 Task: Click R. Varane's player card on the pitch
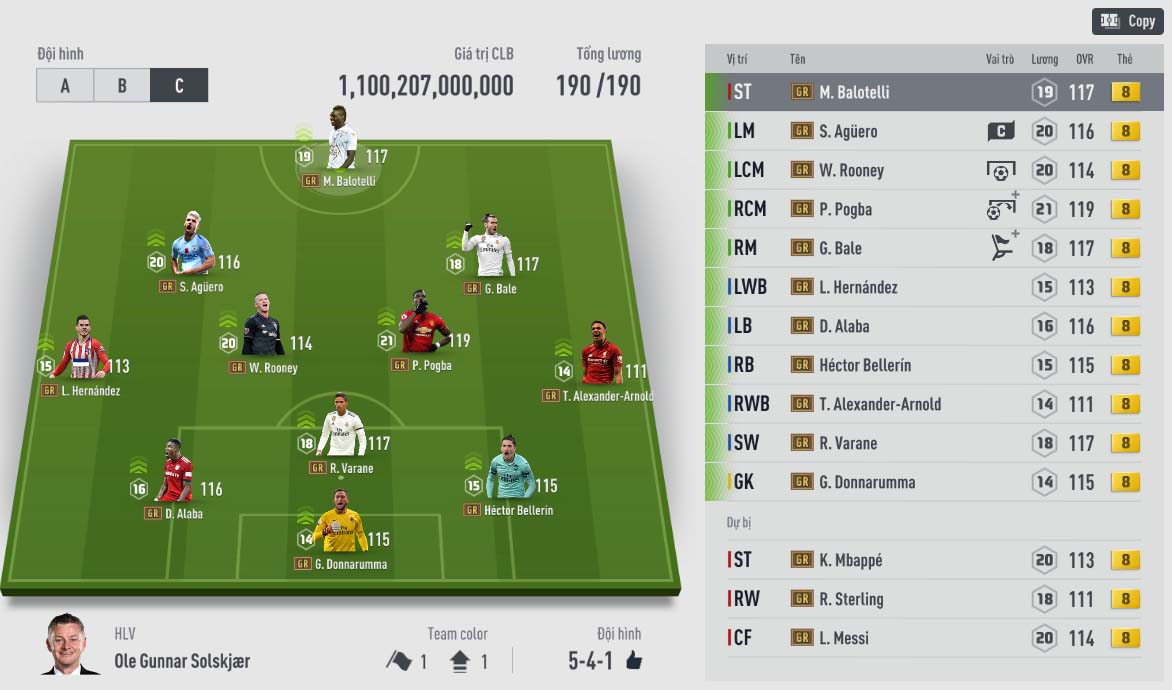point(342,430)
